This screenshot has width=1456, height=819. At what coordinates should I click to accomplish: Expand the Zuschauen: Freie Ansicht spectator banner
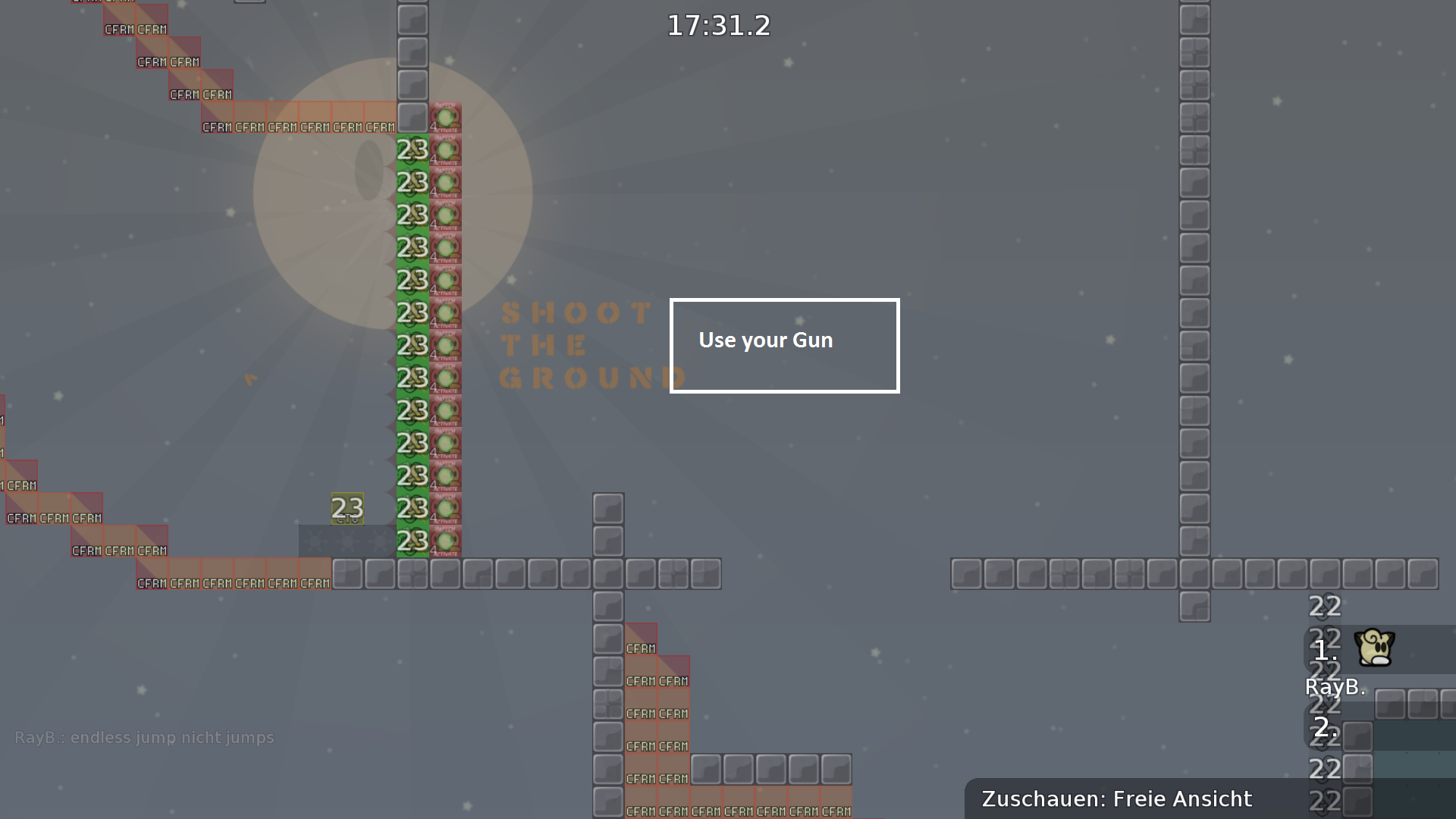click(x=1116, y=799)
